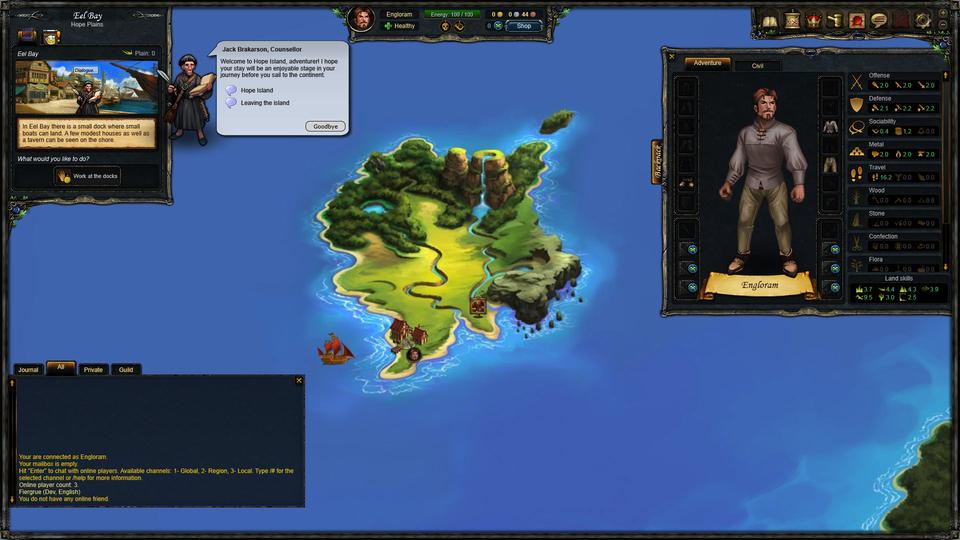Open the book icon in the toolbar

click(769, 20)
